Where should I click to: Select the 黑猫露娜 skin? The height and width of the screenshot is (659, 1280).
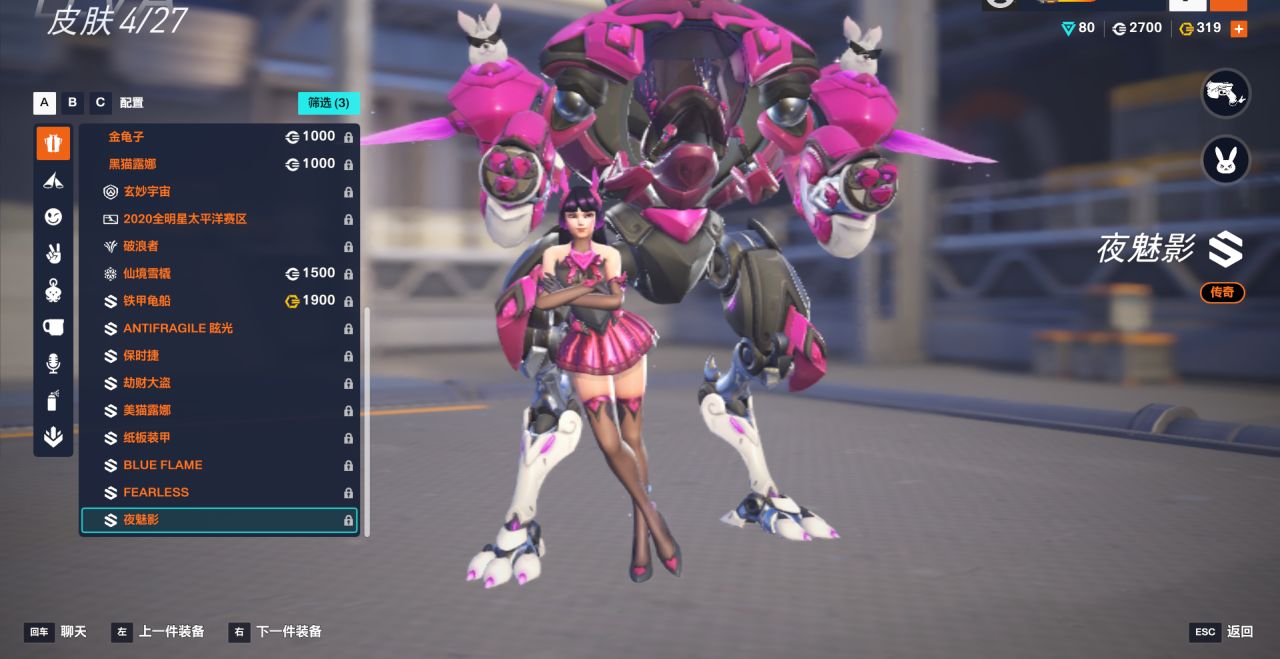[x=219, y=164]
